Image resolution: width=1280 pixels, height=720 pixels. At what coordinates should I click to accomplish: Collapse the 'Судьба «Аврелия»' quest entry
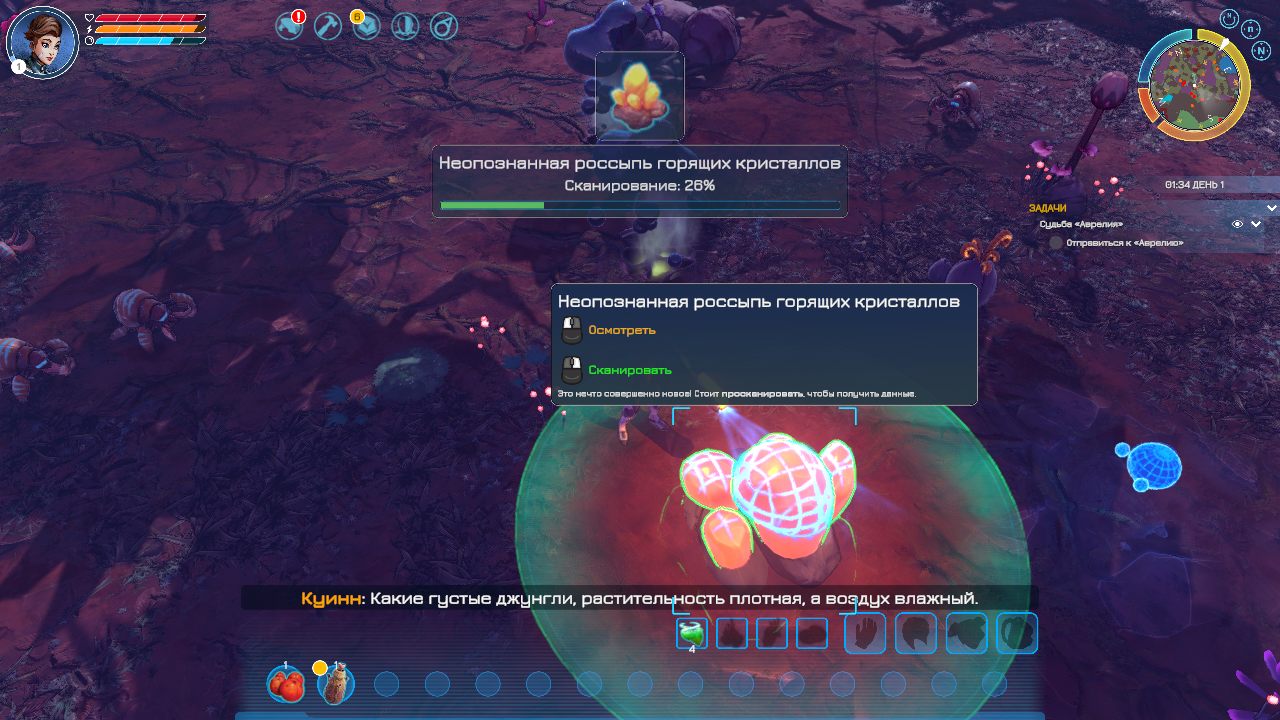1256,224
